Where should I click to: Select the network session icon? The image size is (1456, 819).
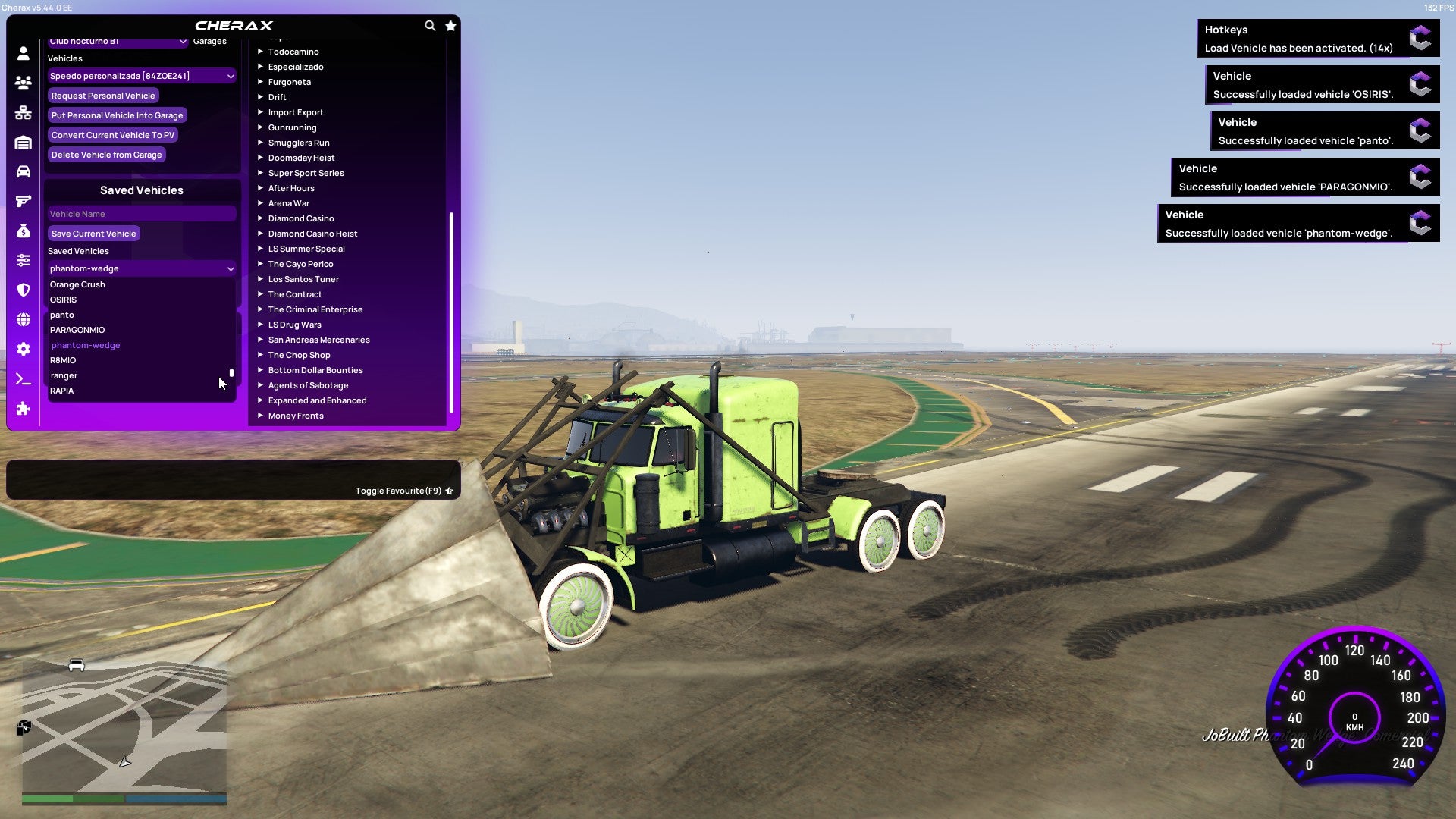pyautogui.click(x=22, y=111)
